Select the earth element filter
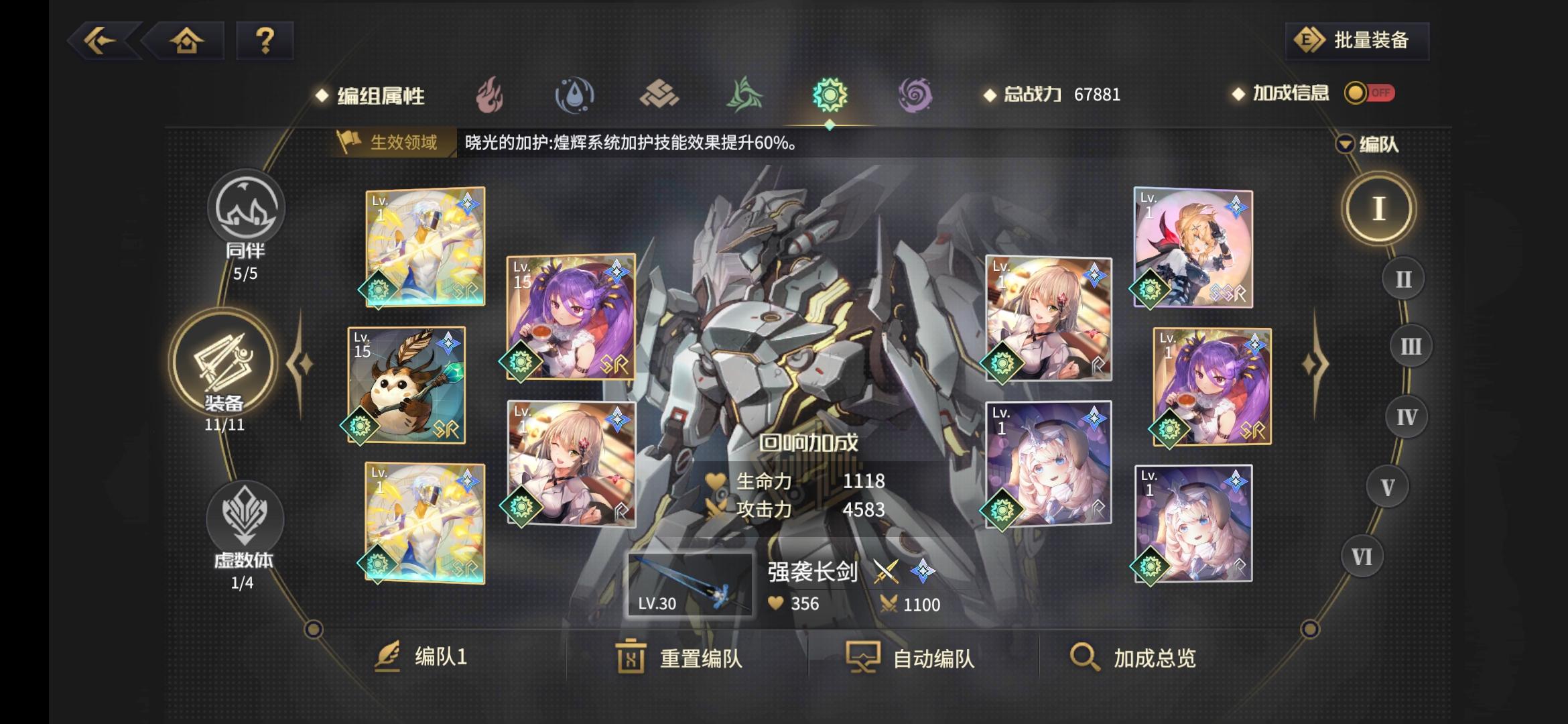This screenshot has height=724, width=1568. click(661, 94)
